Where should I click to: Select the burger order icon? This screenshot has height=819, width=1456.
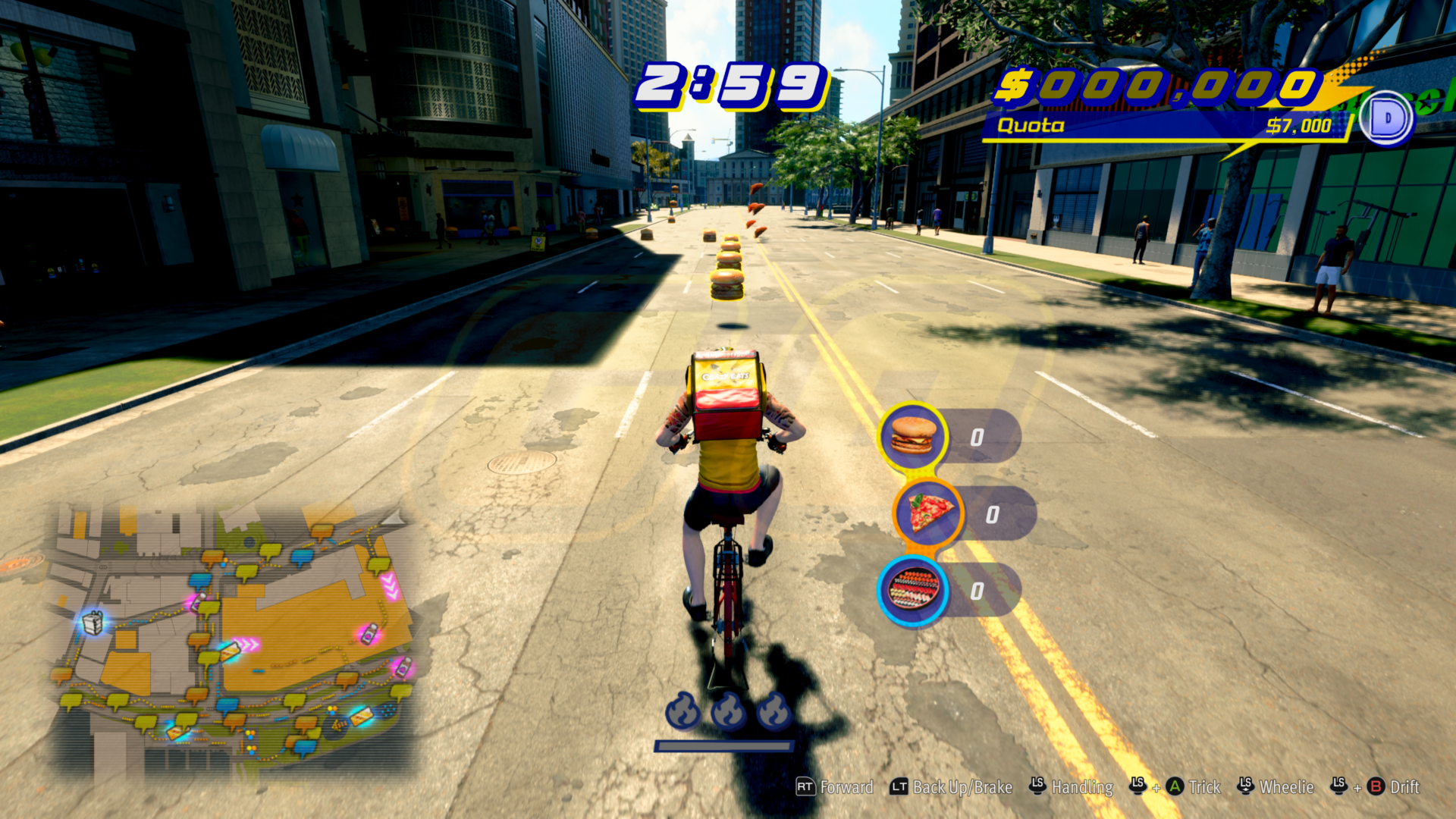[912, 436]
